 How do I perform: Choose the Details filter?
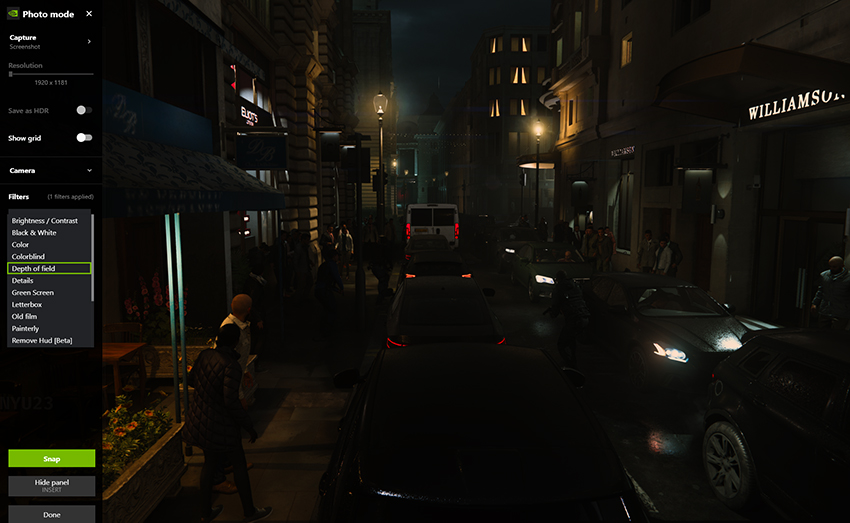(x=23, y=281)
